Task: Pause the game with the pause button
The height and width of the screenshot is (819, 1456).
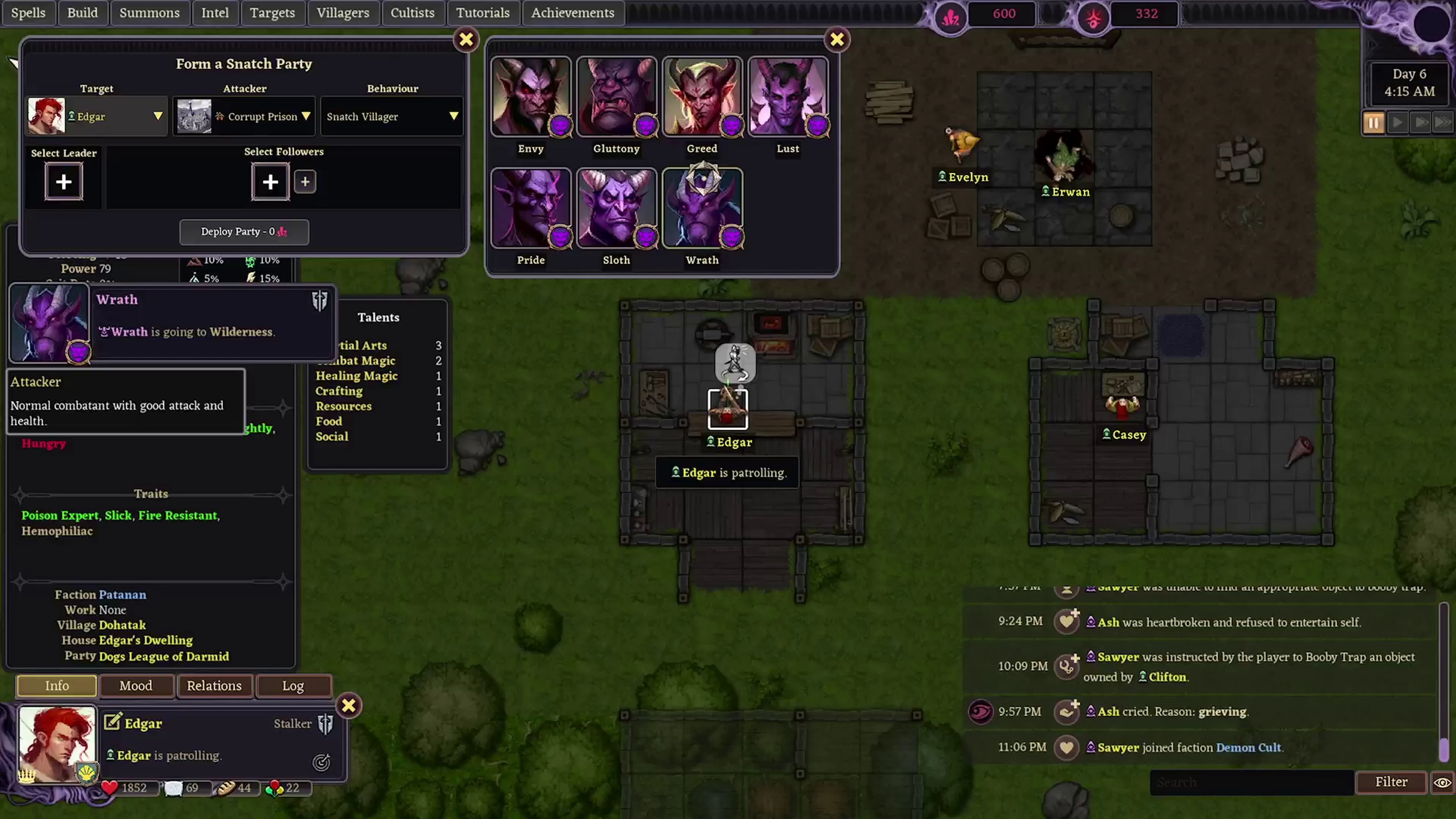Action: (1373, 122)
